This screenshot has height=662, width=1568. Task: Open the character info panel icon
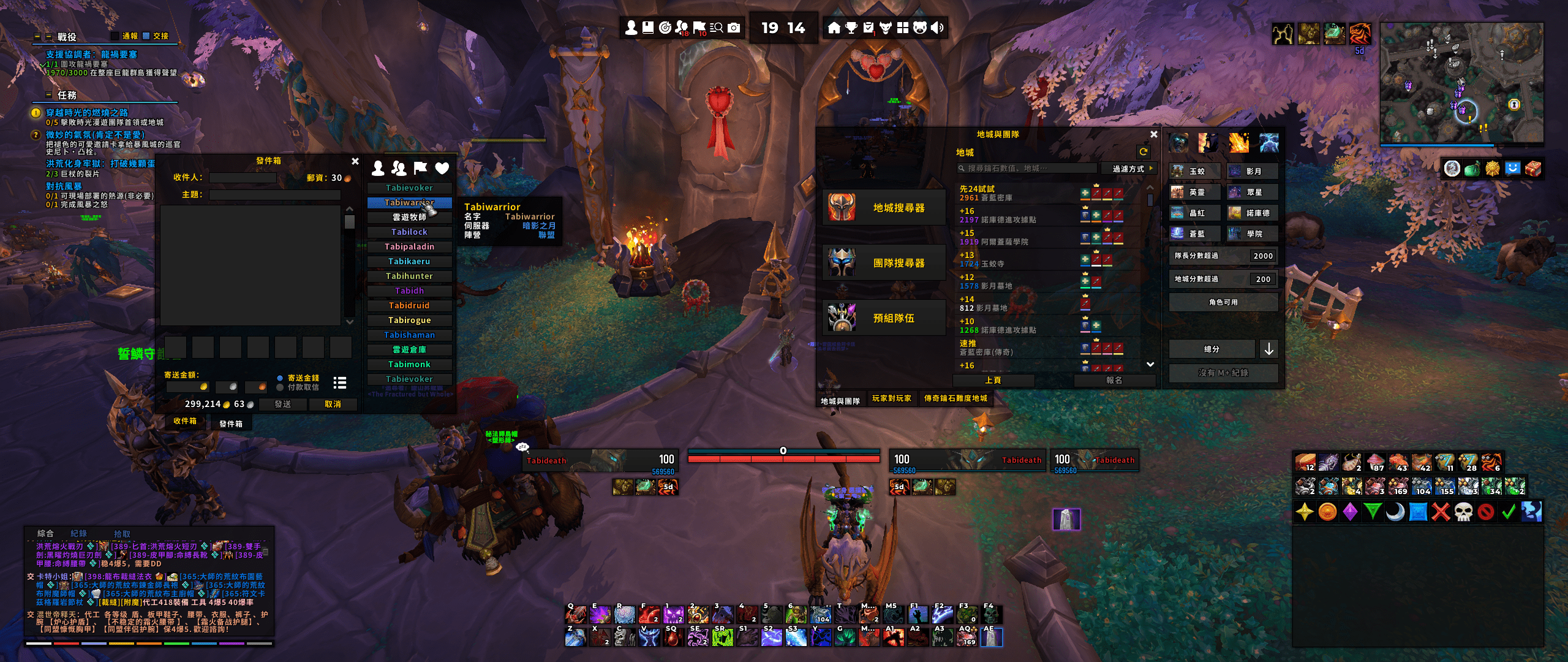(631, 28)
